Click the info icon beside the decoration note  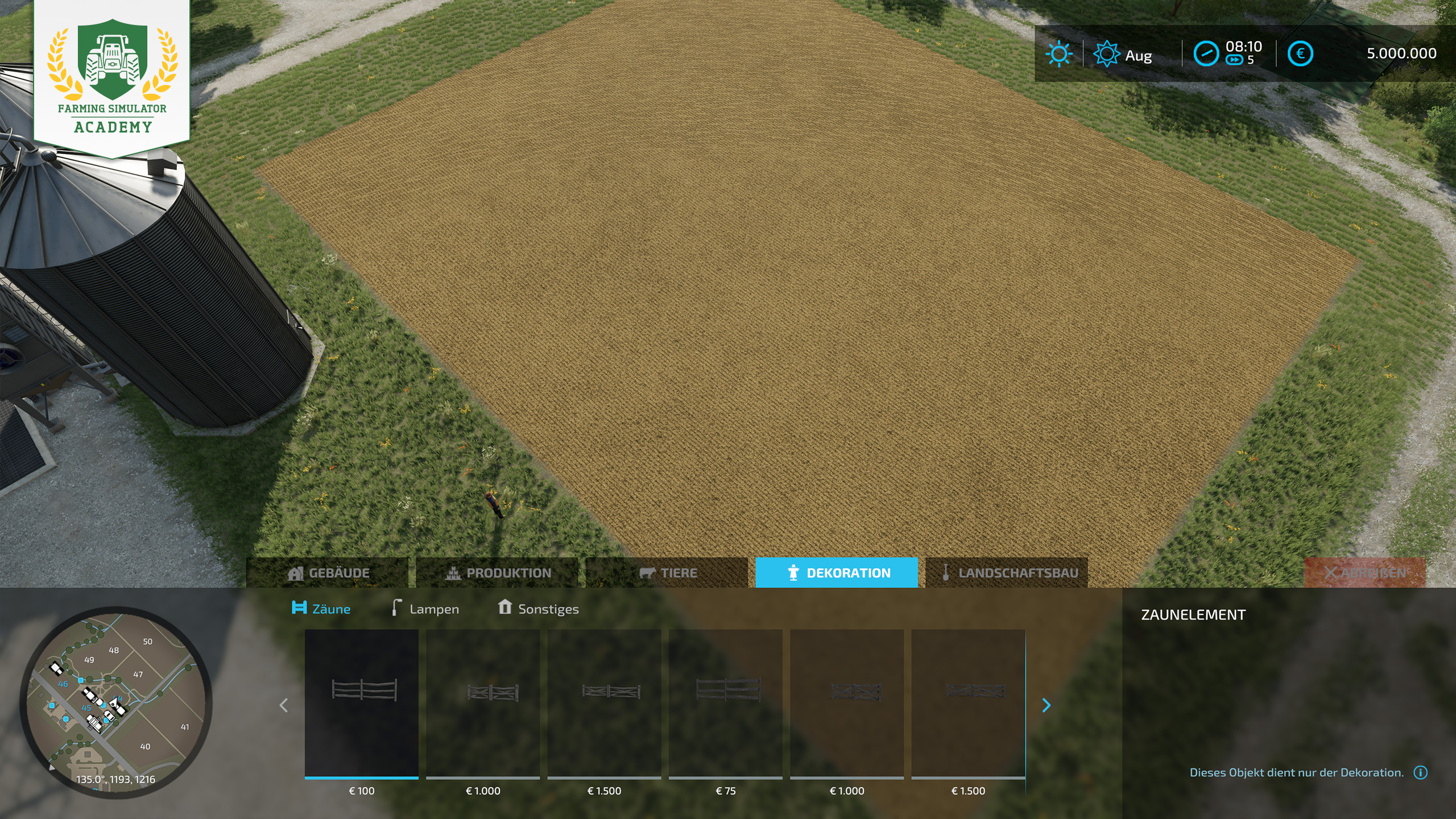(x=1420, y=772)
